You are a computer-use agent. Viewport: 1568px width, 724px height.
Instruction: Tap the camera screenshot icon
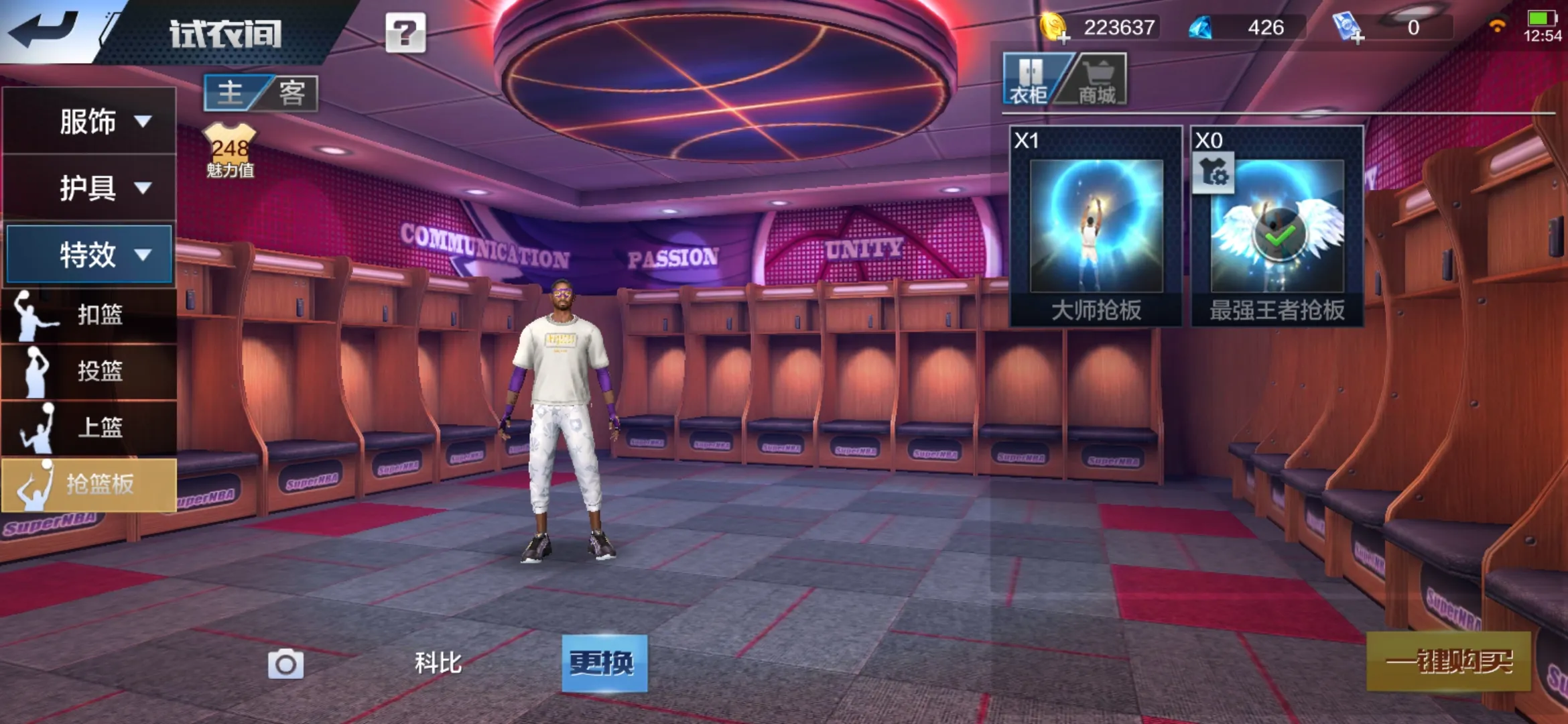(x=286, y=664)
